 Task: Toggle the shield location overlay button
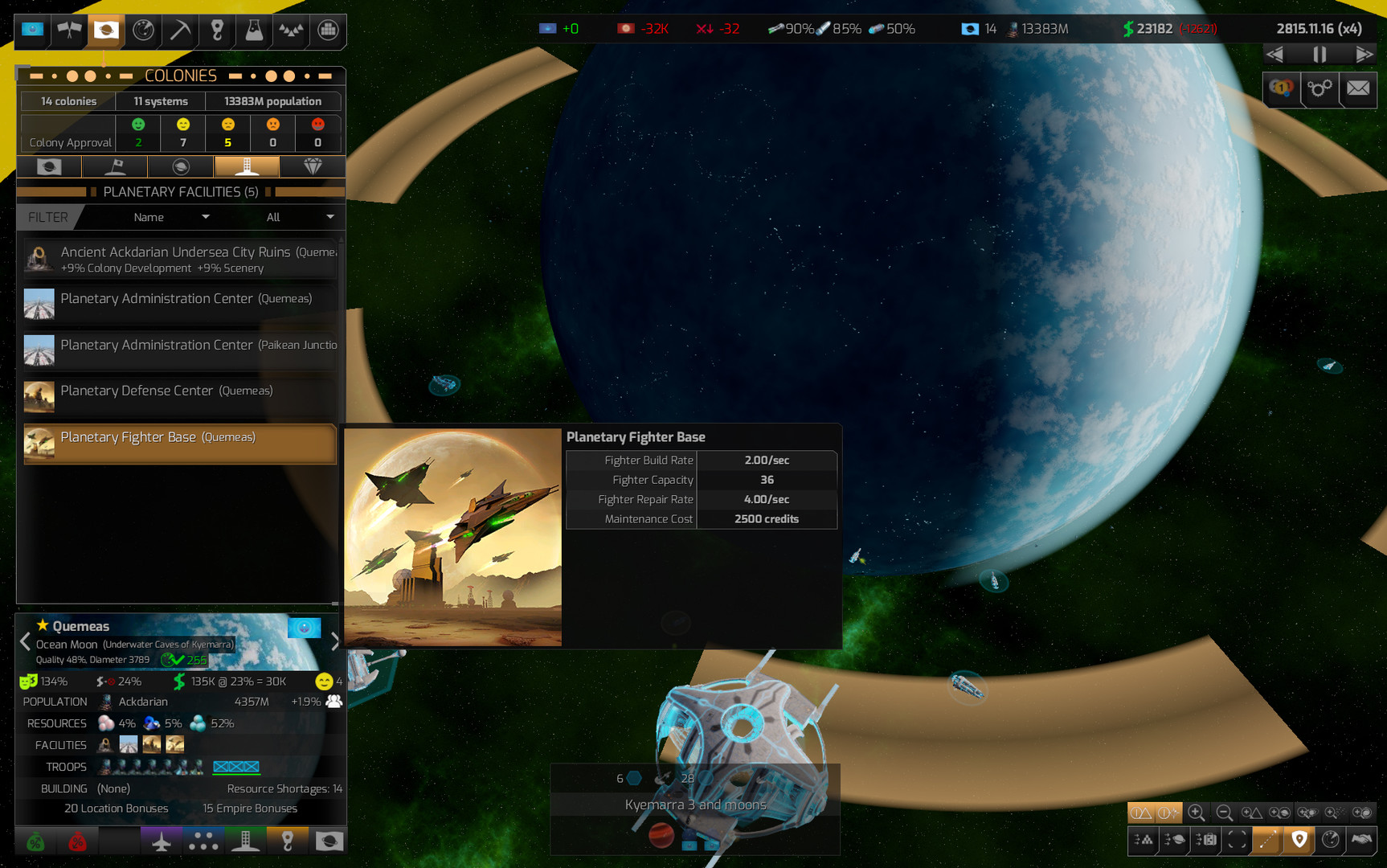click(1299, 841)
